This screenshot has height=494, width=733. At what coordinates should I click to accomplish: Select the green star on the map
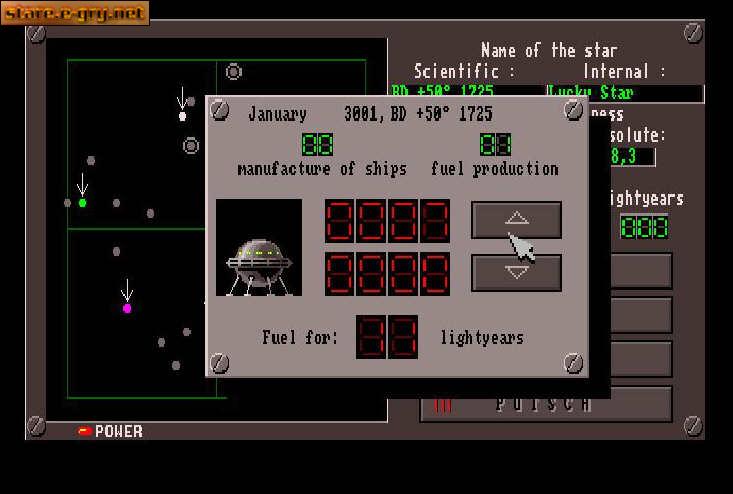click(x=82, y=203)
